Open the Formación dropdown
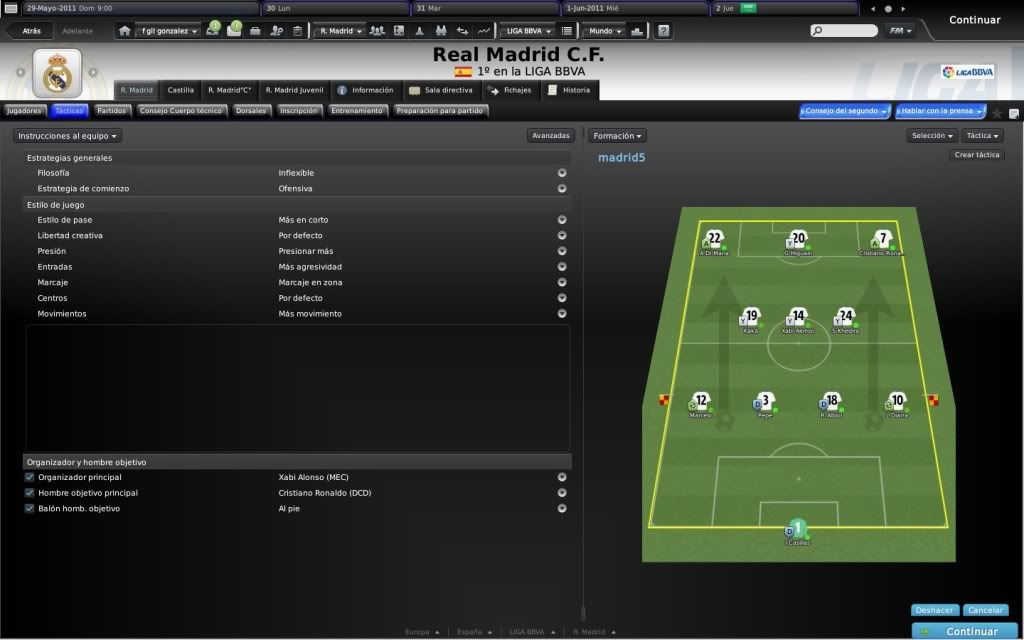Viewport: 1024px width, 640px height. pos(617,135)
